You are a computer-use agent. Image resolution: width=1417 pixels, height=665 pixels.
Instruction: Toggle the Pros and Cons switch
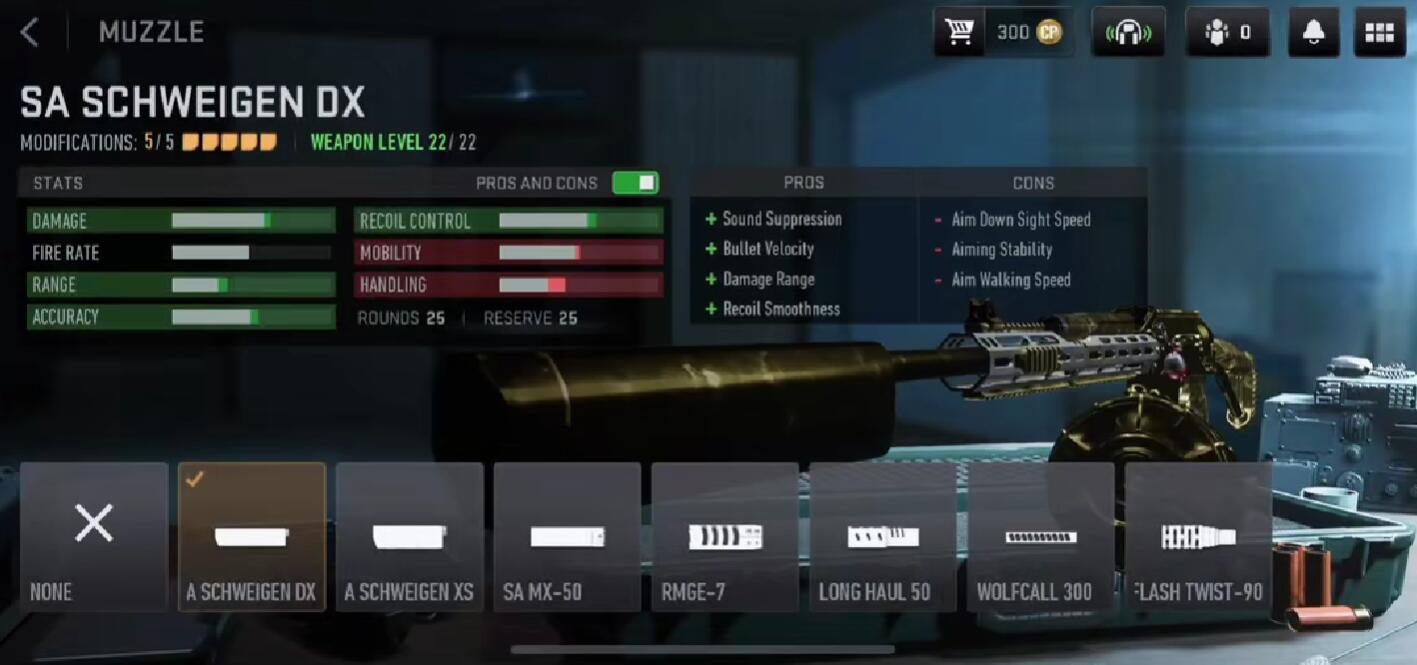635,183
